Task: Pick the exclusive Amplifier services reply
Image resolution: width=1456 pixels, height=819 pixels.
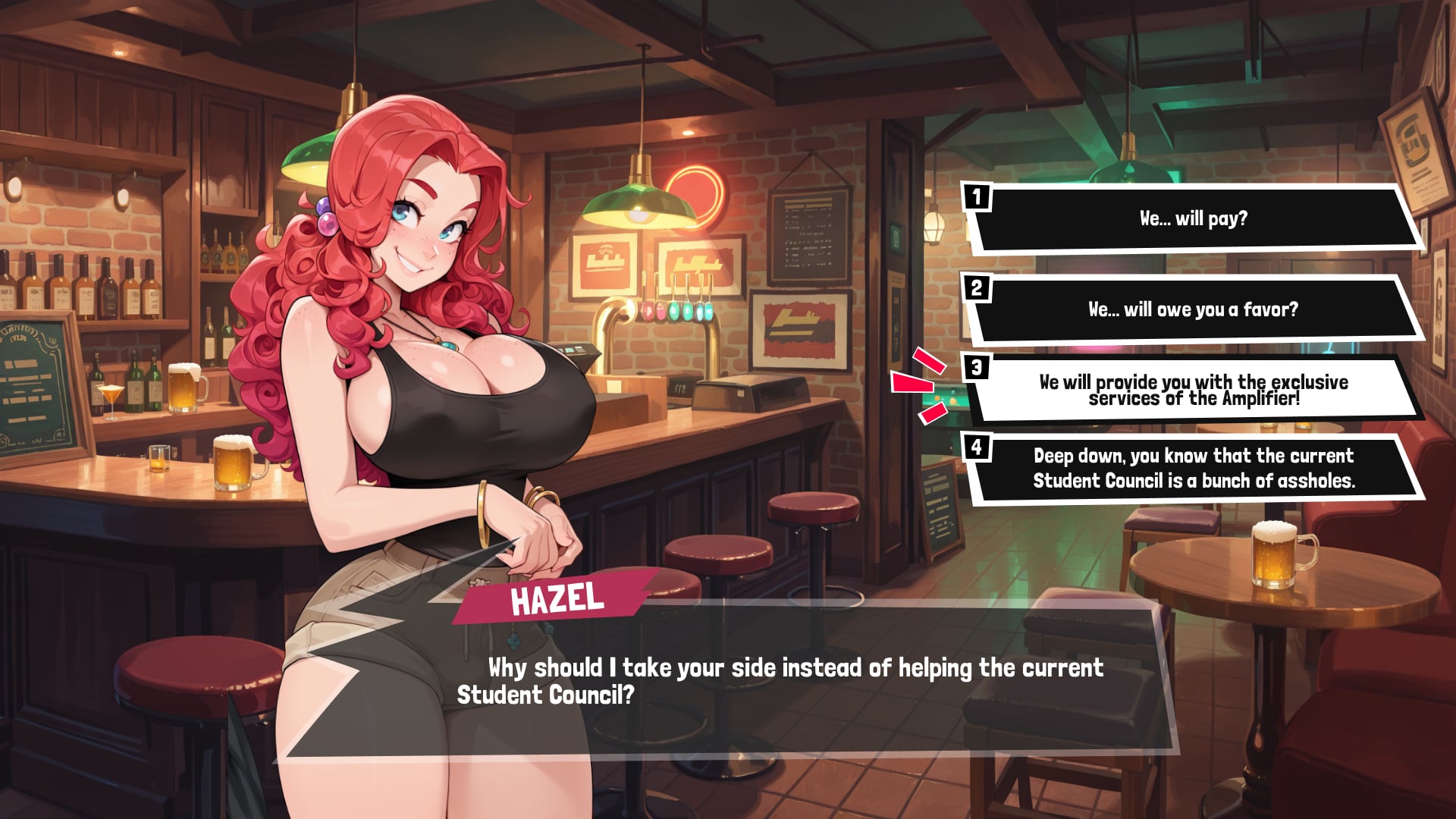Action: 1193,390
